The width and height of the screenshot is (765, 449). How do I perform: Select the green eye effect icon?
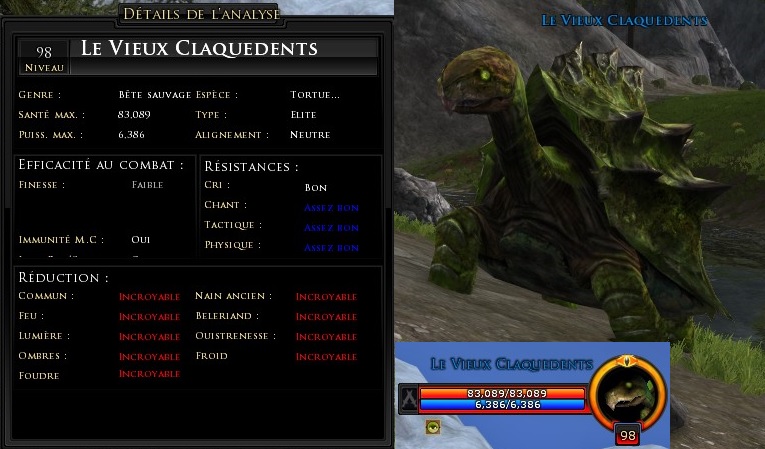coord(433,427)
